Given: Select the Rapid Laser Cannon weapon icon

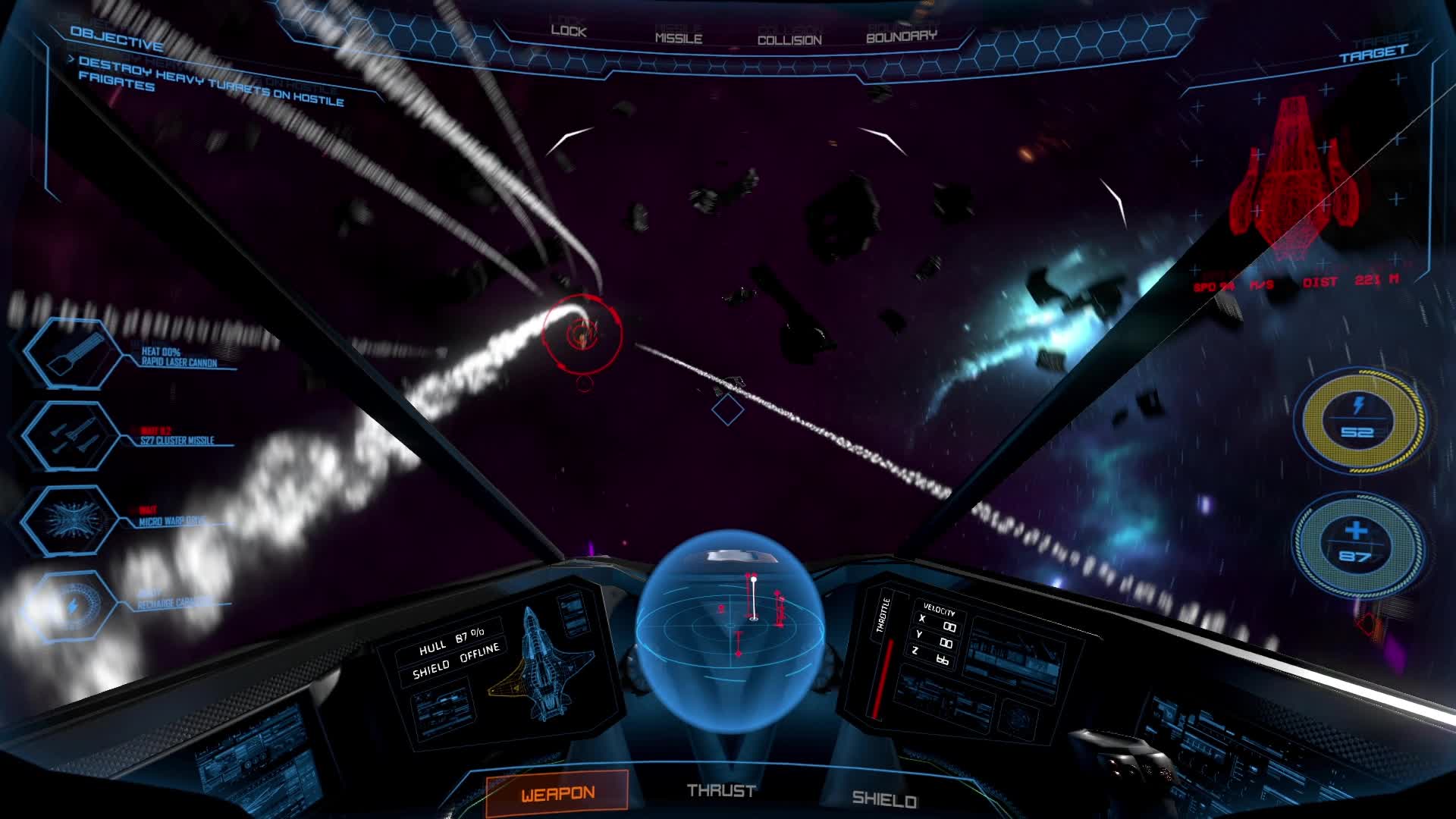Looking at the screenshot, I should [73, 354].
